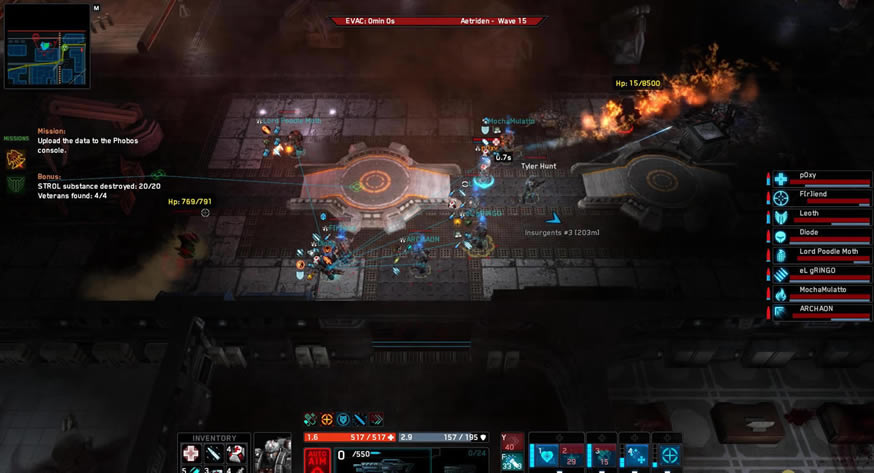The width and height of the screenshot is (874, 473).
Task: Select the orange mission objective icon
Action: pyautogui.click(x=15, y=158)
